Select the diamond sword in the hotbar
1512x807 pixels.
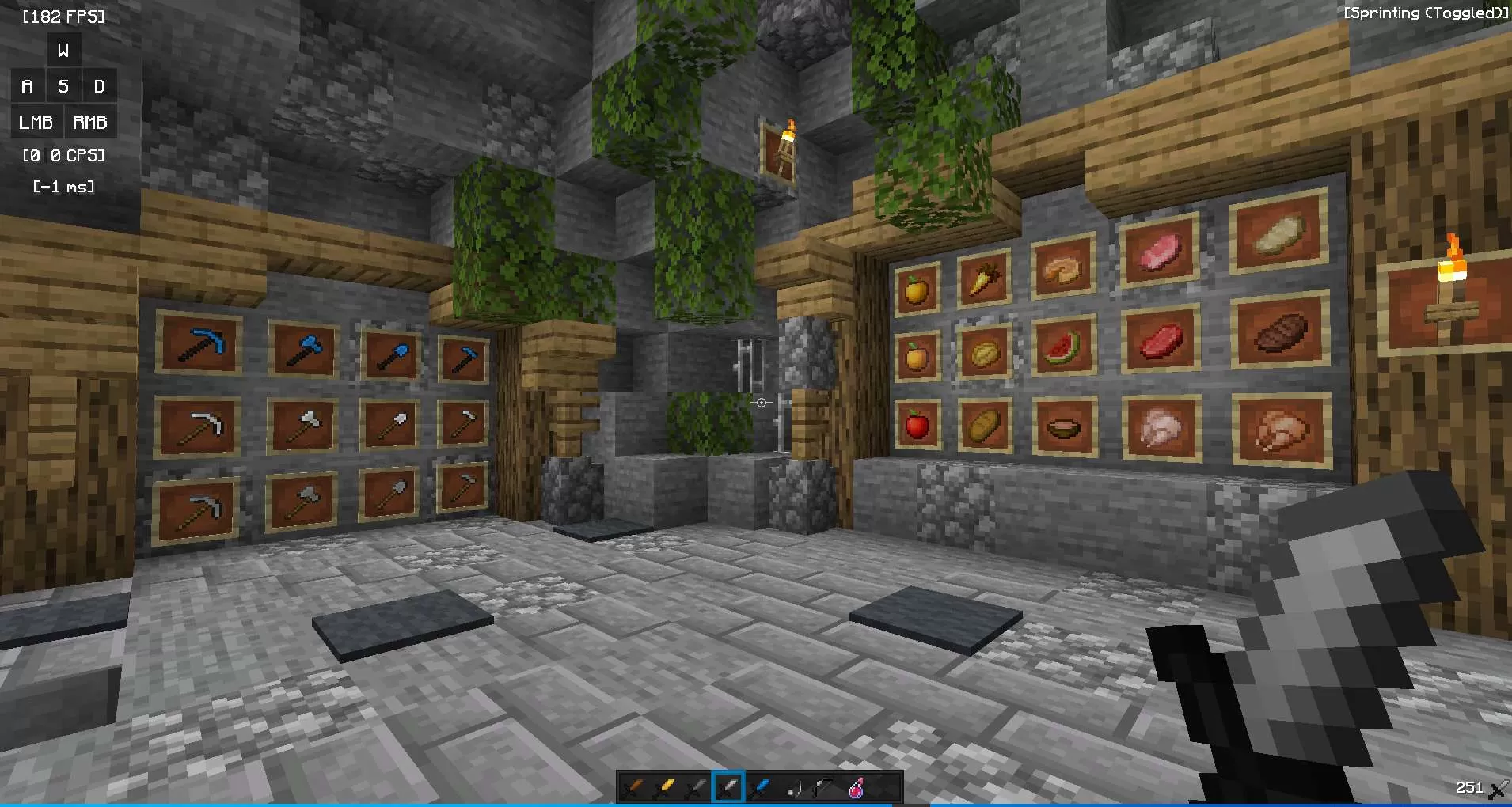click(762, 786)
